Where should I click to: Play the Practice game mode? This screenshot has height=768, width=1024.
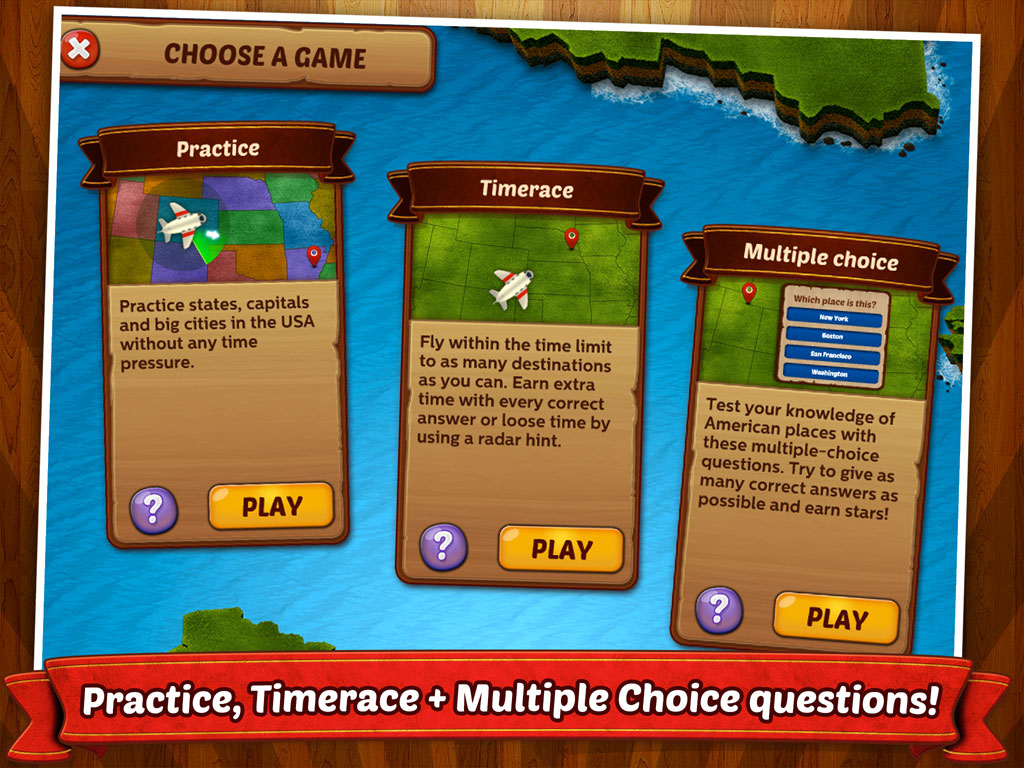[270, 506]
